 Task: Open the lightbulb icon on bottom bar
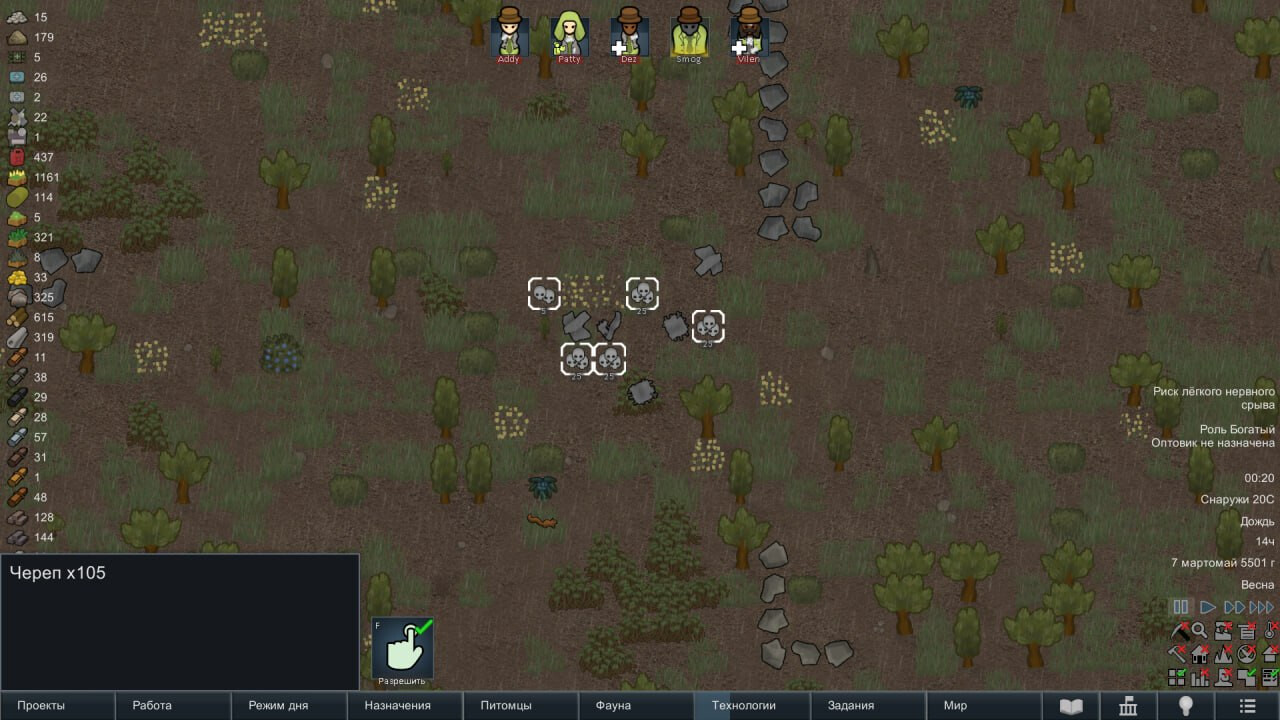coord(1187,706)
